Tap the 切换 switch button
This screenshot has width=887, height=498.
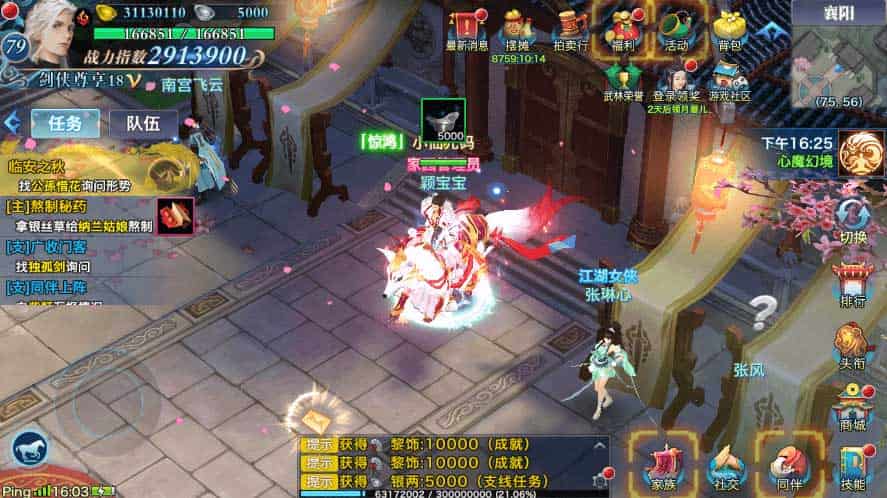(853, 220)
